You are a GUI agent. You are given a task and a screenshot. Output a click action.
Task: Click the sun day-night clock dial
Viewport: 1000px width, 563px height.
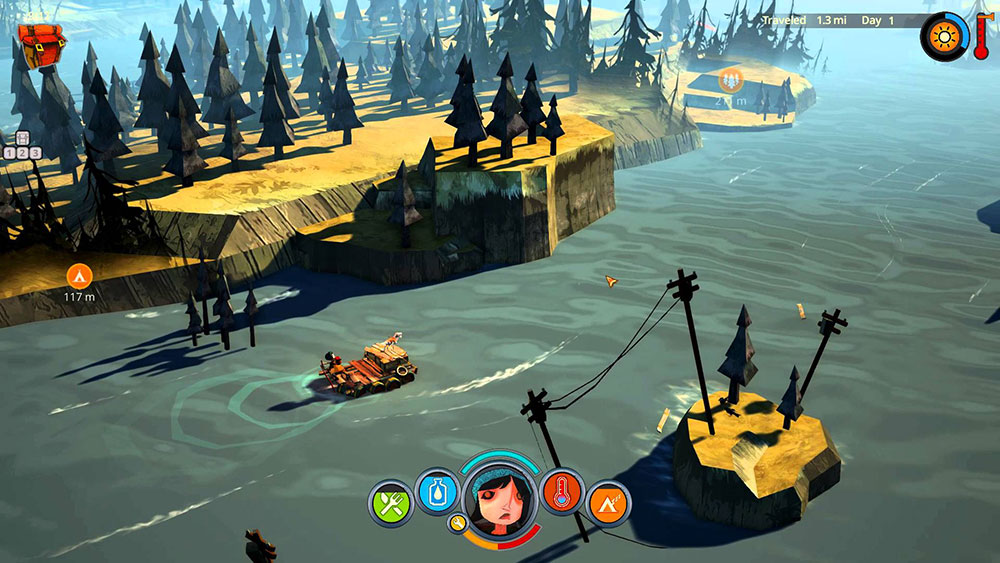(943, 36)
